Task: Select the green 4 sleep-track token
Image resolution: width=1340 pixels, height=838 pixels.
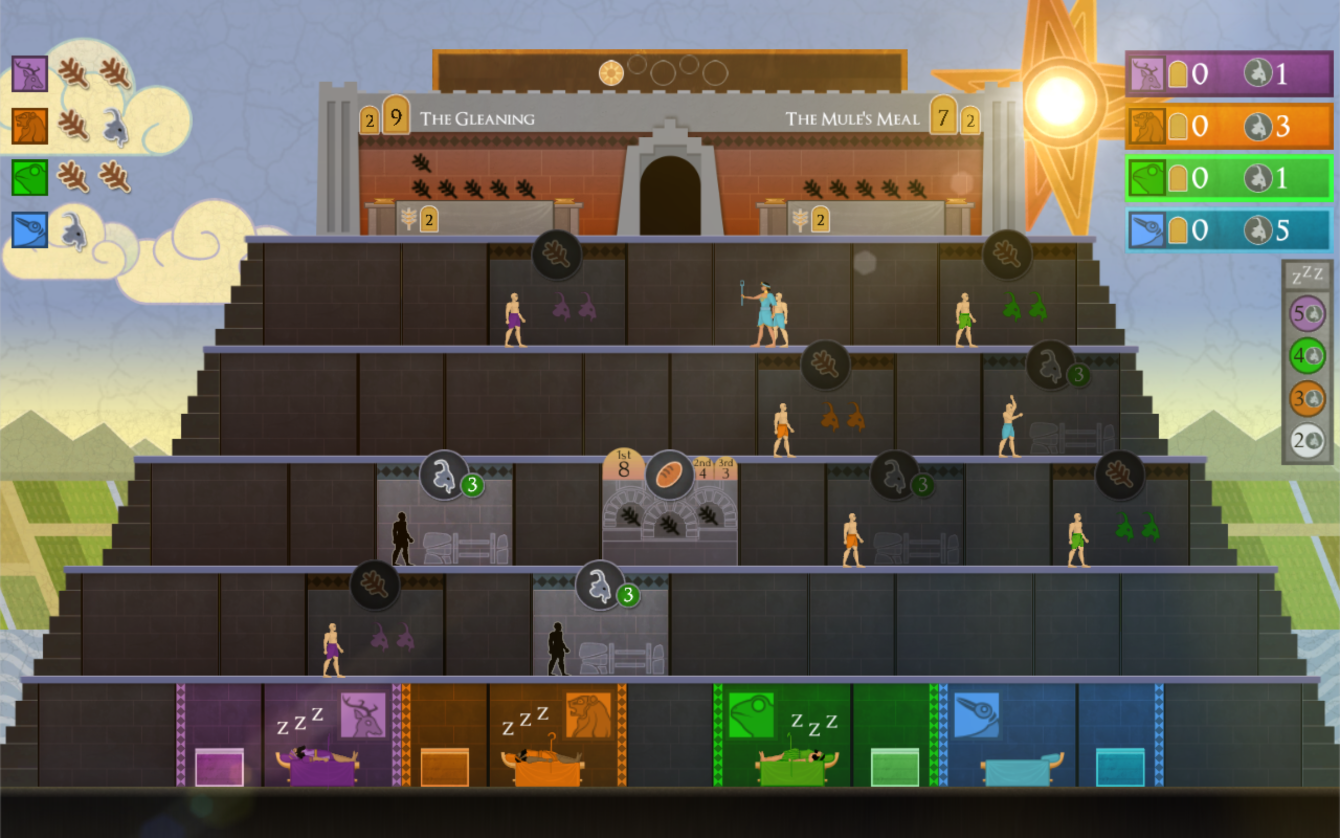Action: click(x=1306, y=355)
